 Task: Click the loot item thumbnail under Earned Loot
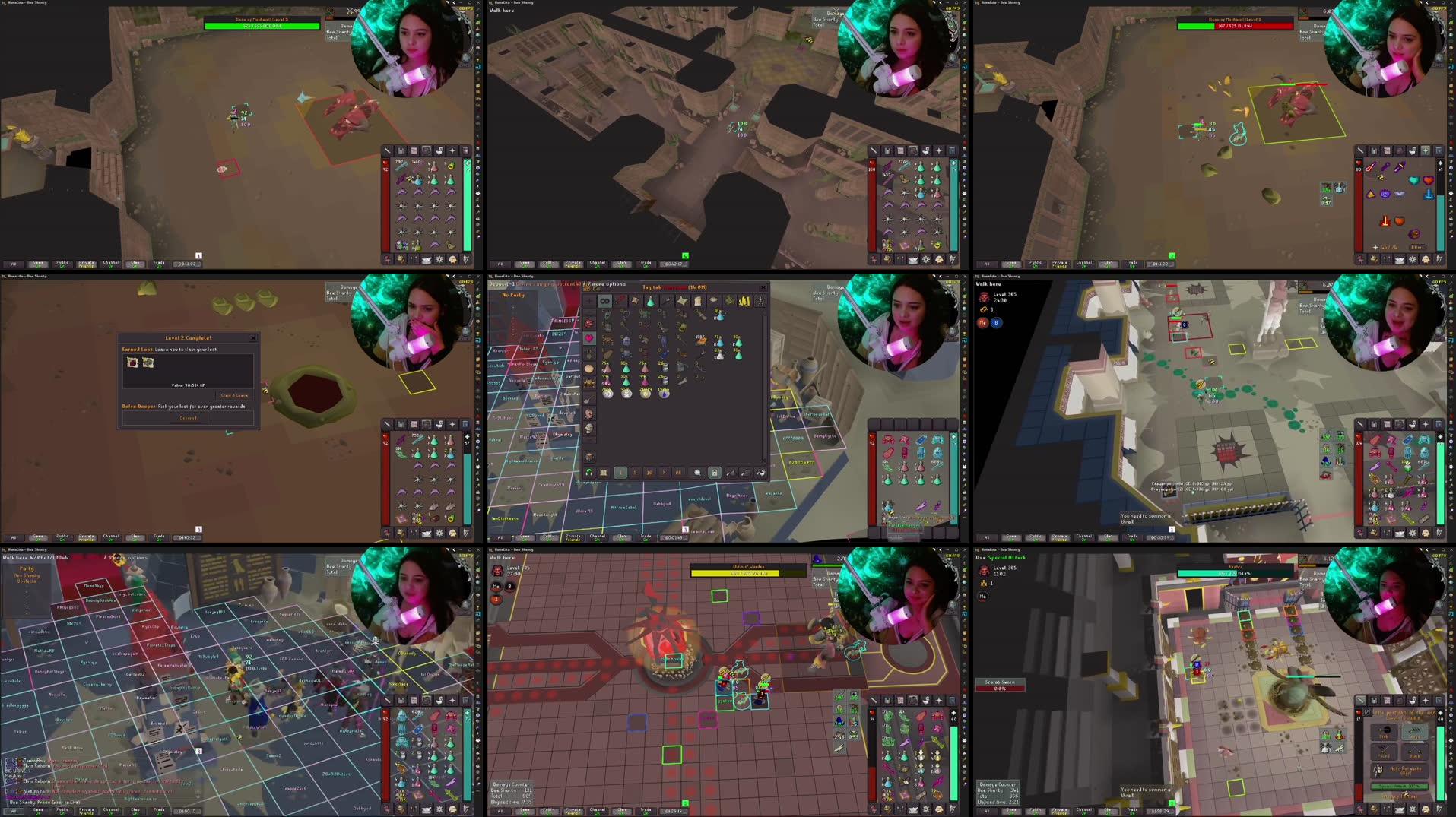click(x=132, y=363)
